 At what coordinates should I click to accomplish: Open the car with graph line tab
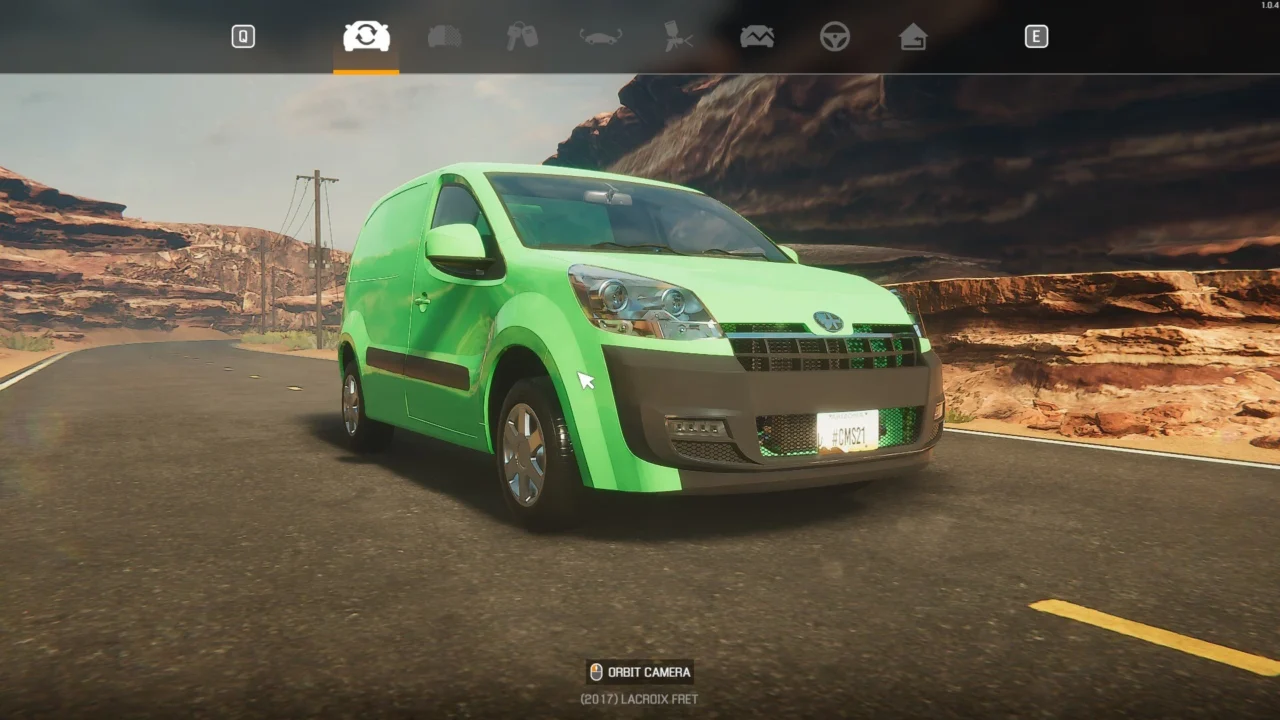(757, 37)
